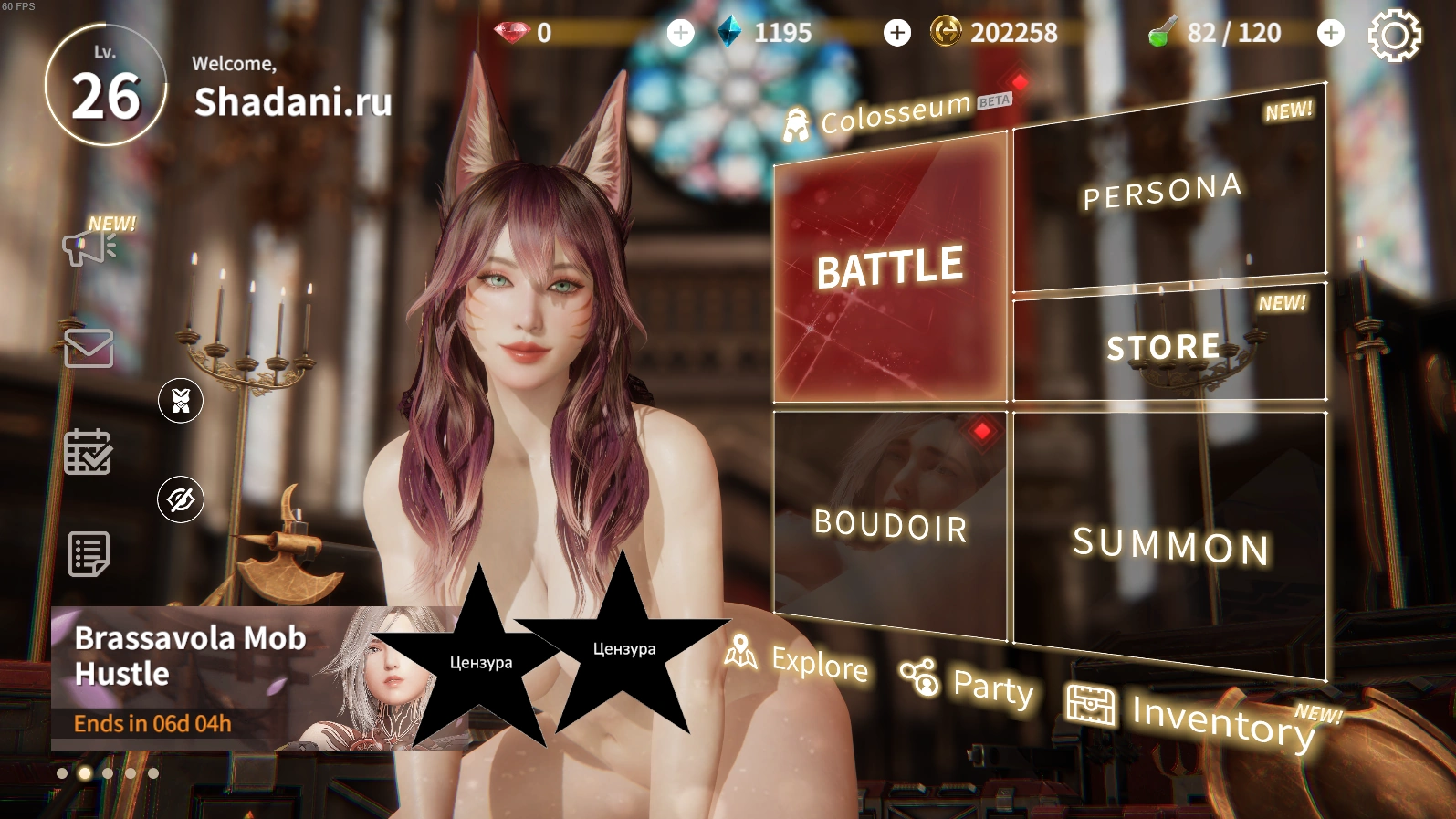Viewport: 1456px width, 819px height.
Task: Open the mail envelope icon
Action: pyautogui.click(x=89, y=348)
